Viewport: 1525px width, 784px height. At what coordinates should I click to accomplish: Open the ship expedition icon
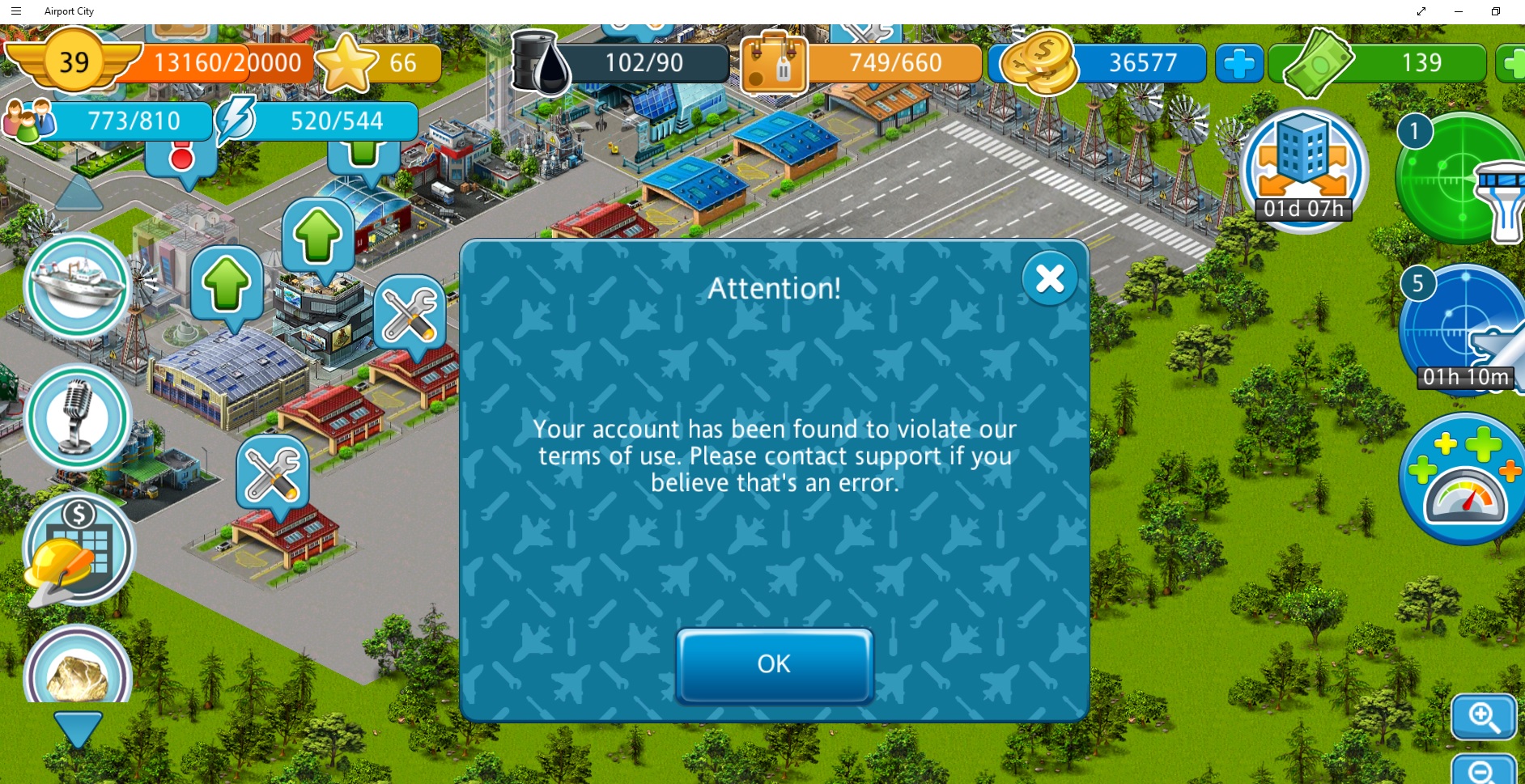click(x=78, y=286)
